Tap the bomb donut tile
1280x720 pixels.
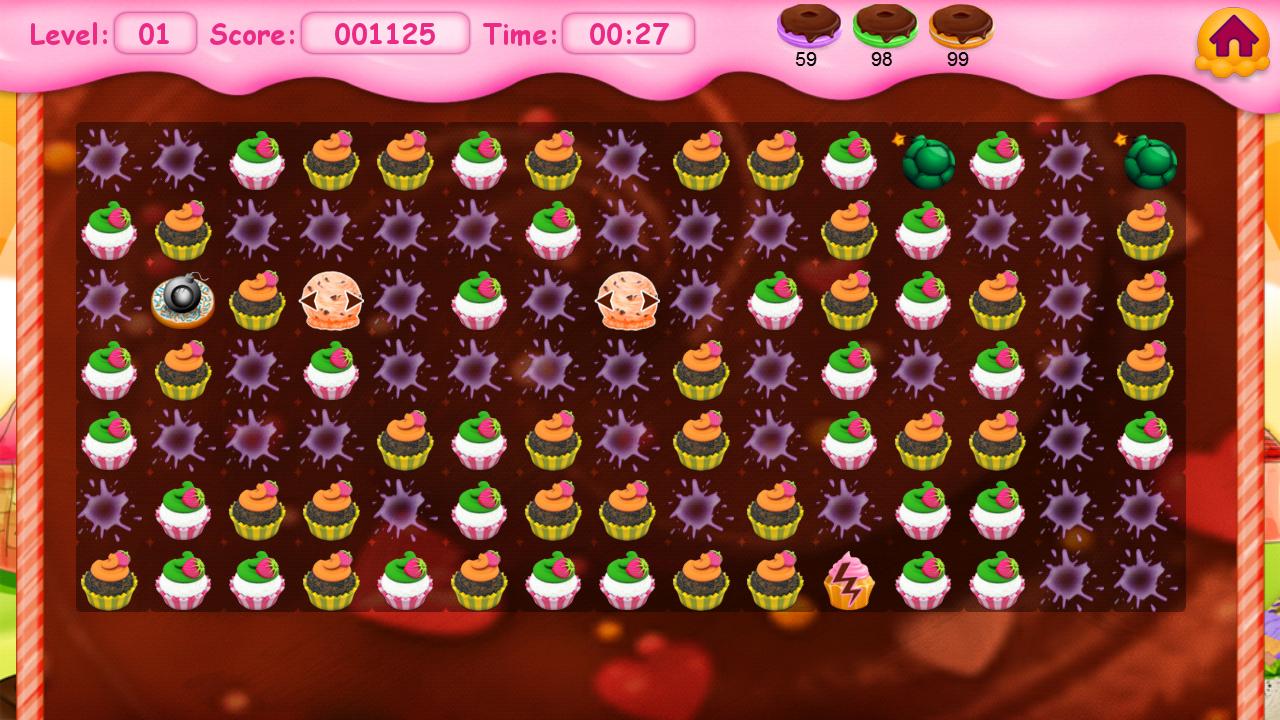pos(182,300)
